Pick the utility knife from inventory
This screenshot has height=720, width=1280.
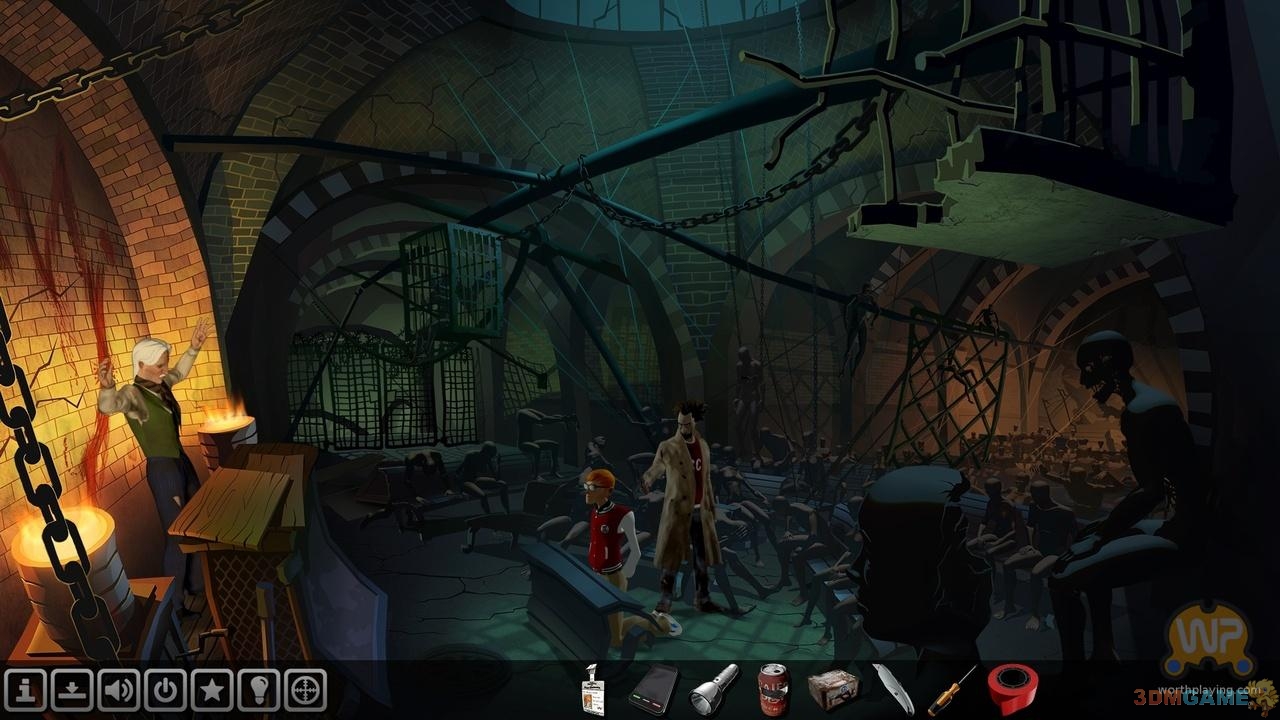[x=892, y=689]
